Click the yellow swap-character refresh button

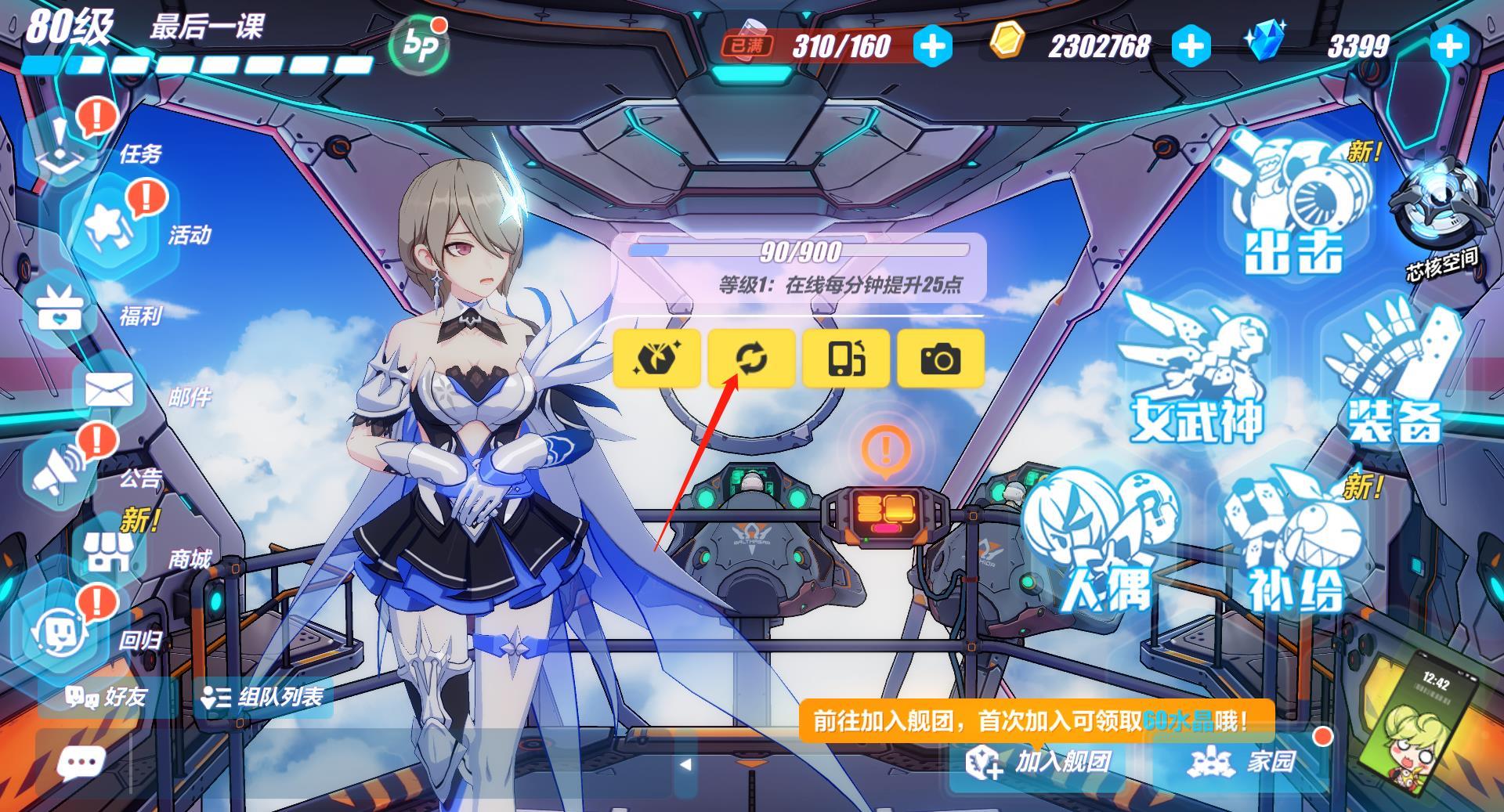coord(751,359)
